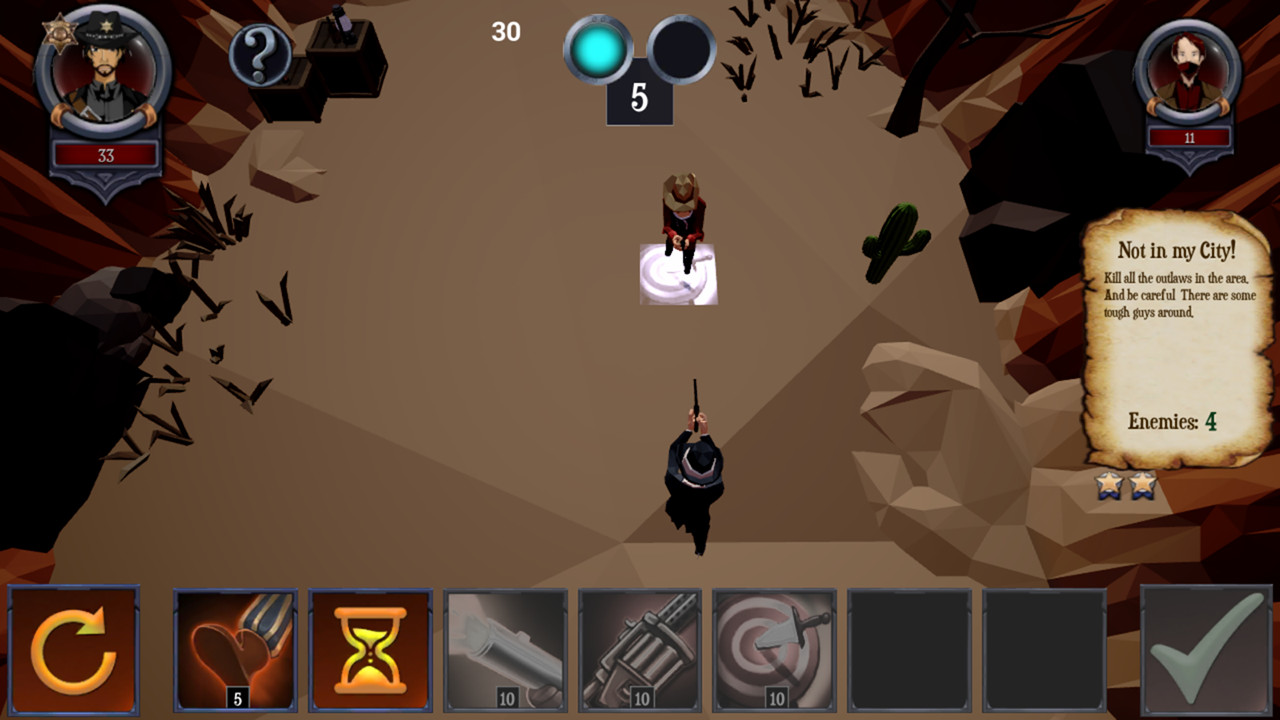Click the first empty ability slot

point(908,651)
